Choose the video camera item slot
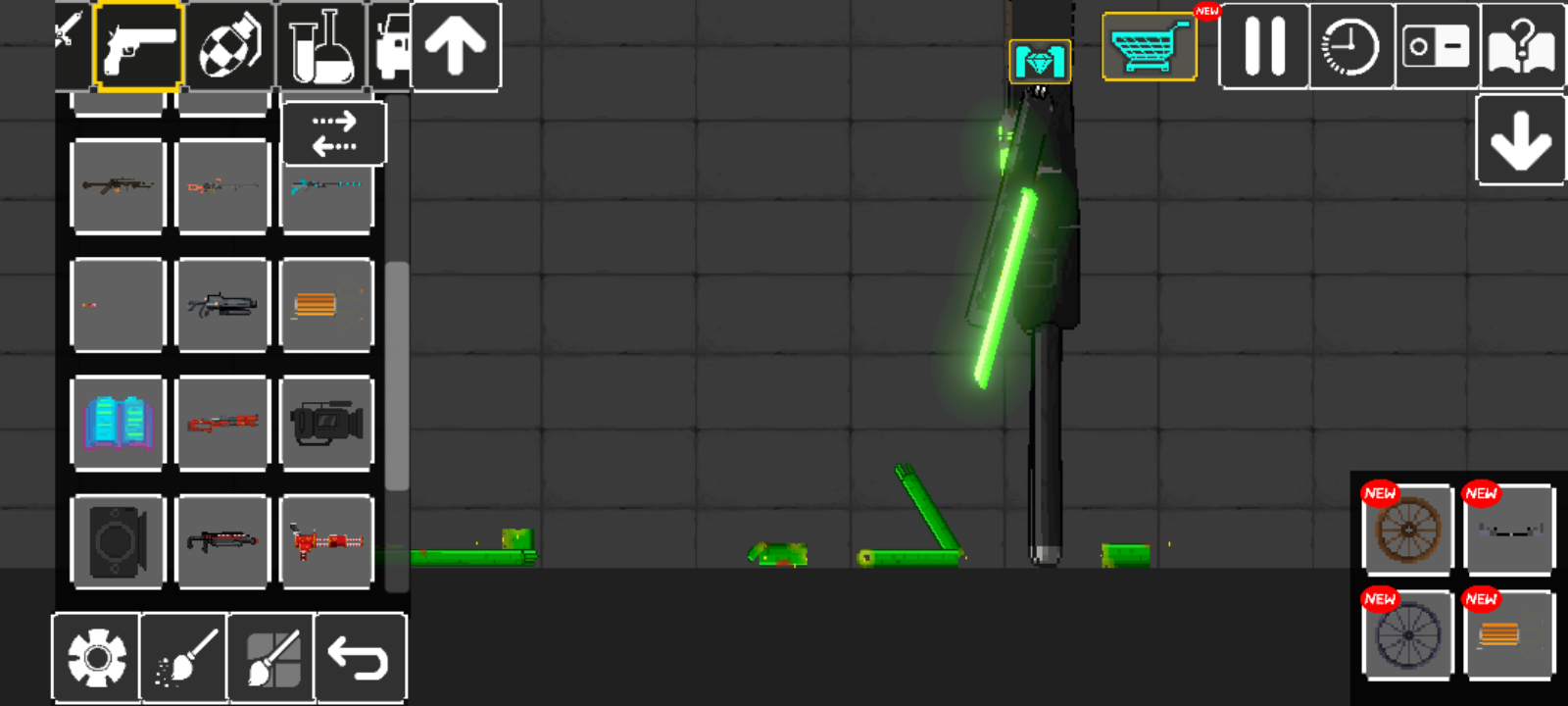This screenshot has height=706, width=1568. pos(326,423)
